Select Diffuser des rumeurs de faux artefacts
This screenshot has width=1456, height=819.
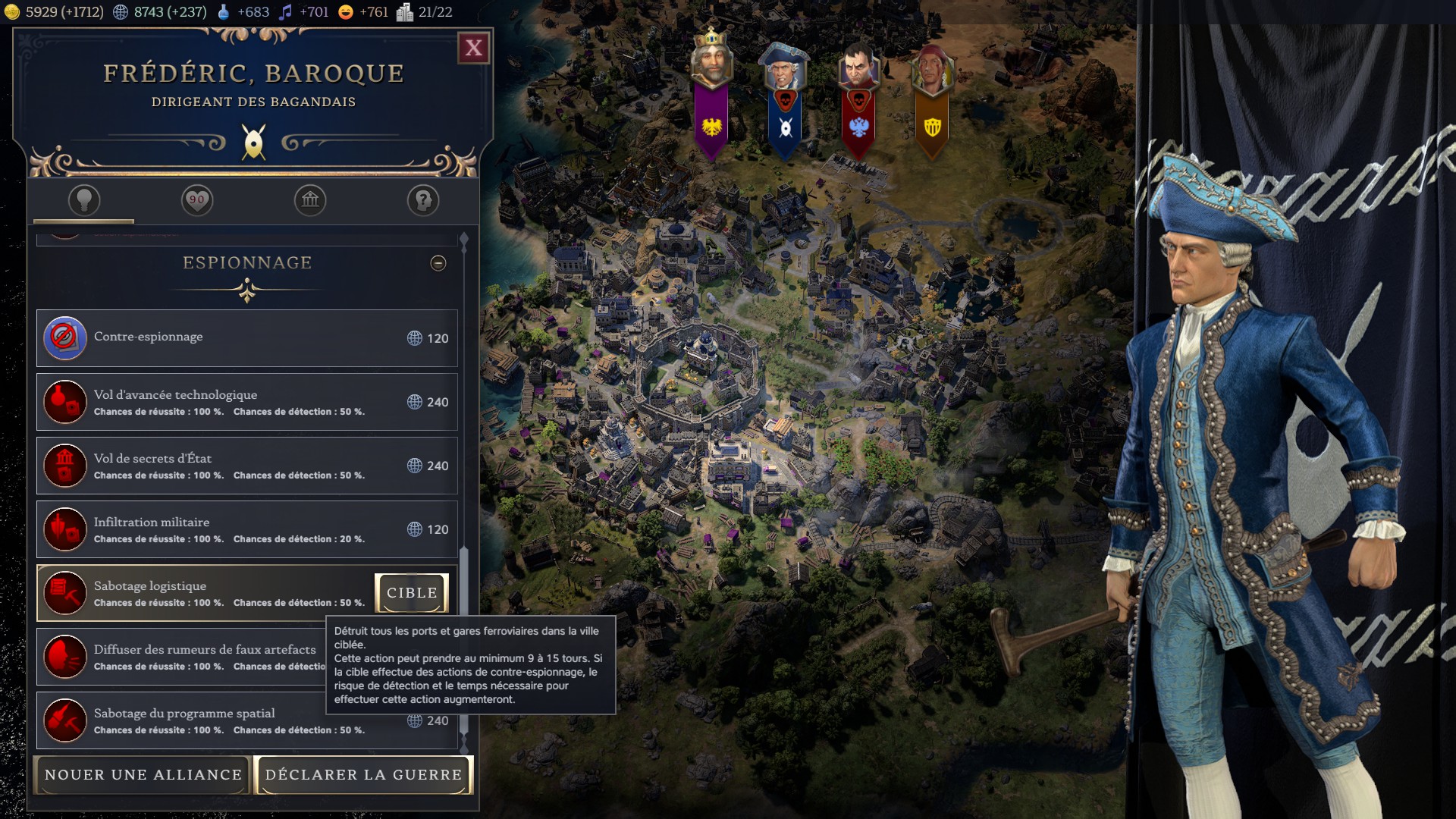pyautogui.click(x=182, y=657)
